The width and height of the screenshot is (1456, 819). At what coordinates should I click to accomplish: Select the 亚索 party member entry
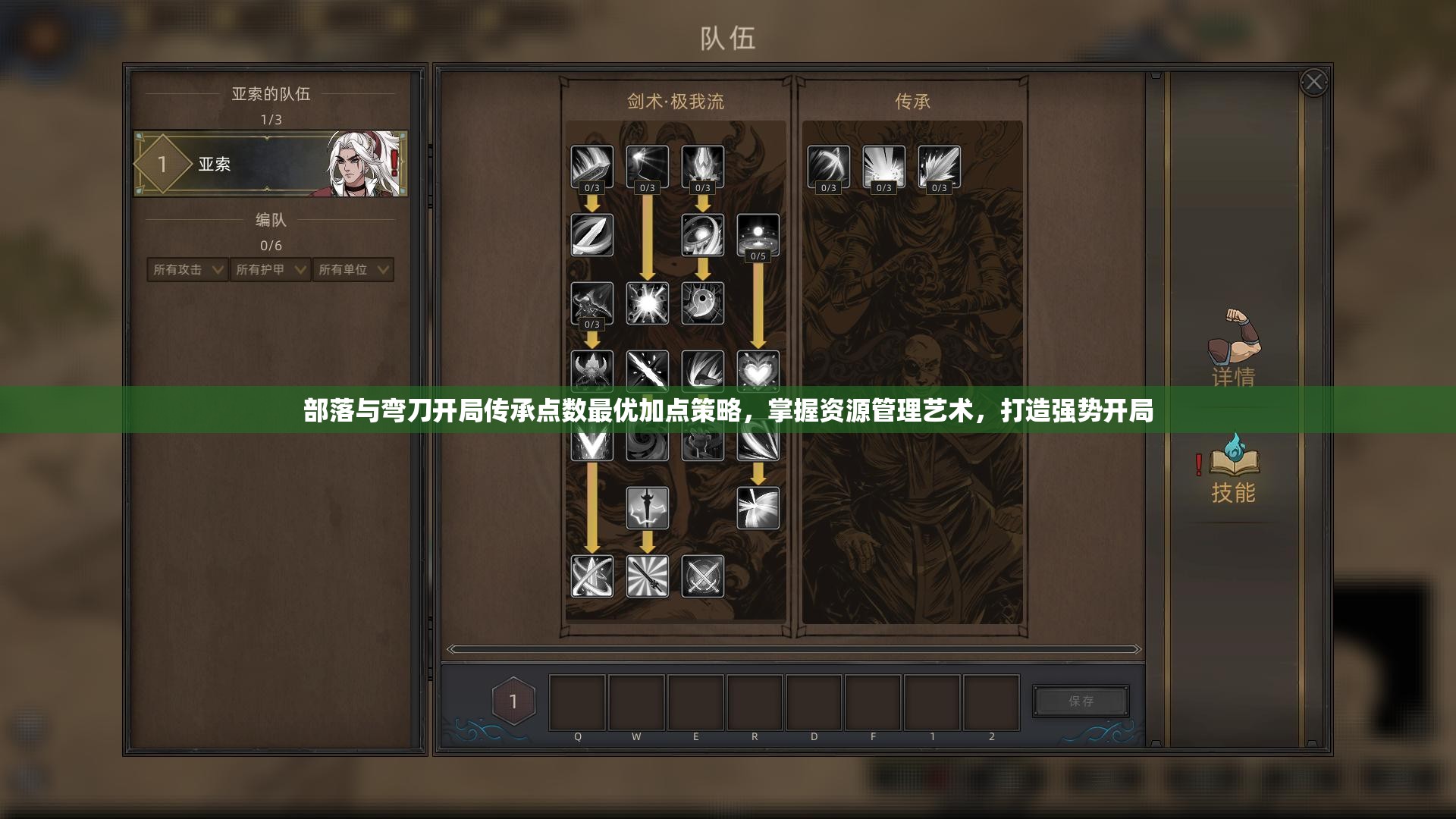271,163
